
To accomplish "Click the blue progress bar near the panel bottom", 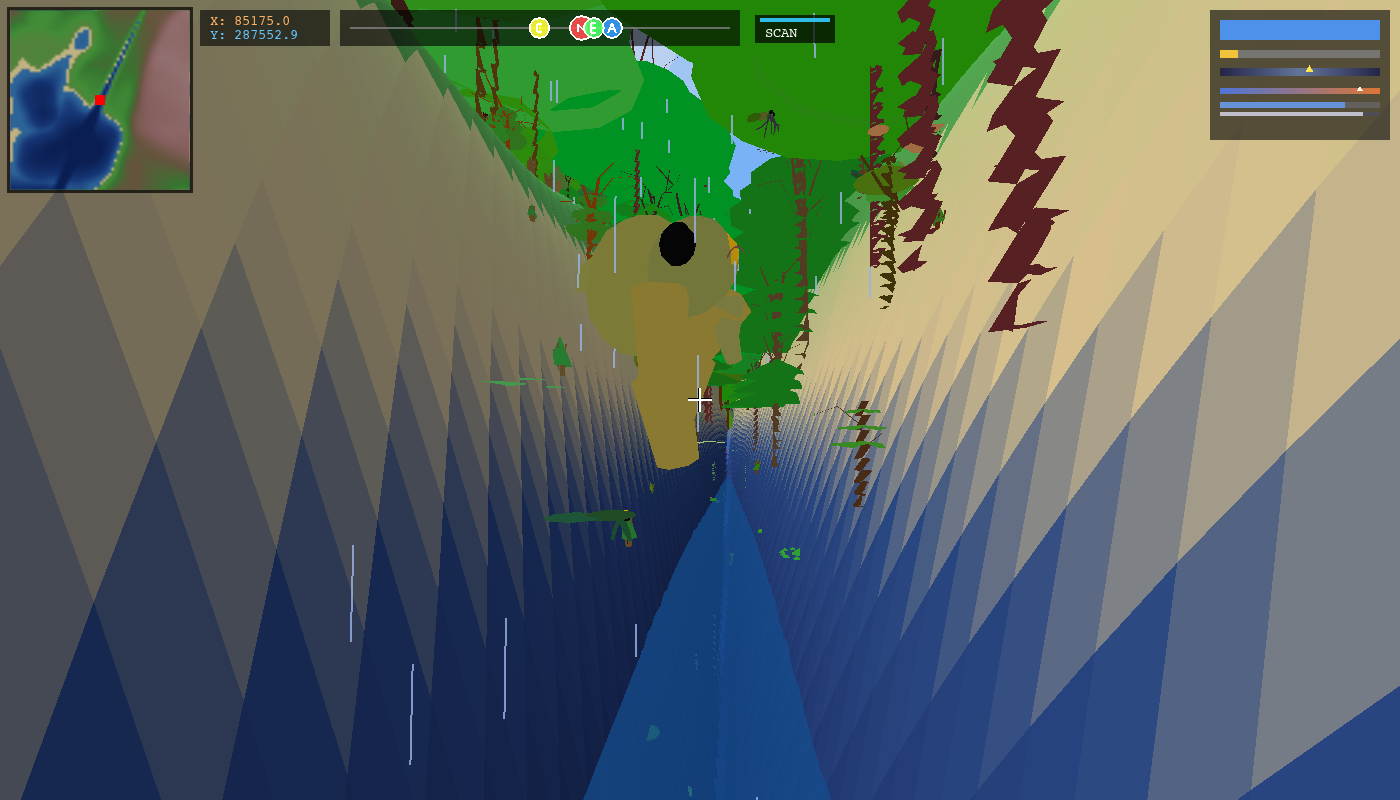I will tap(1282, 104).
